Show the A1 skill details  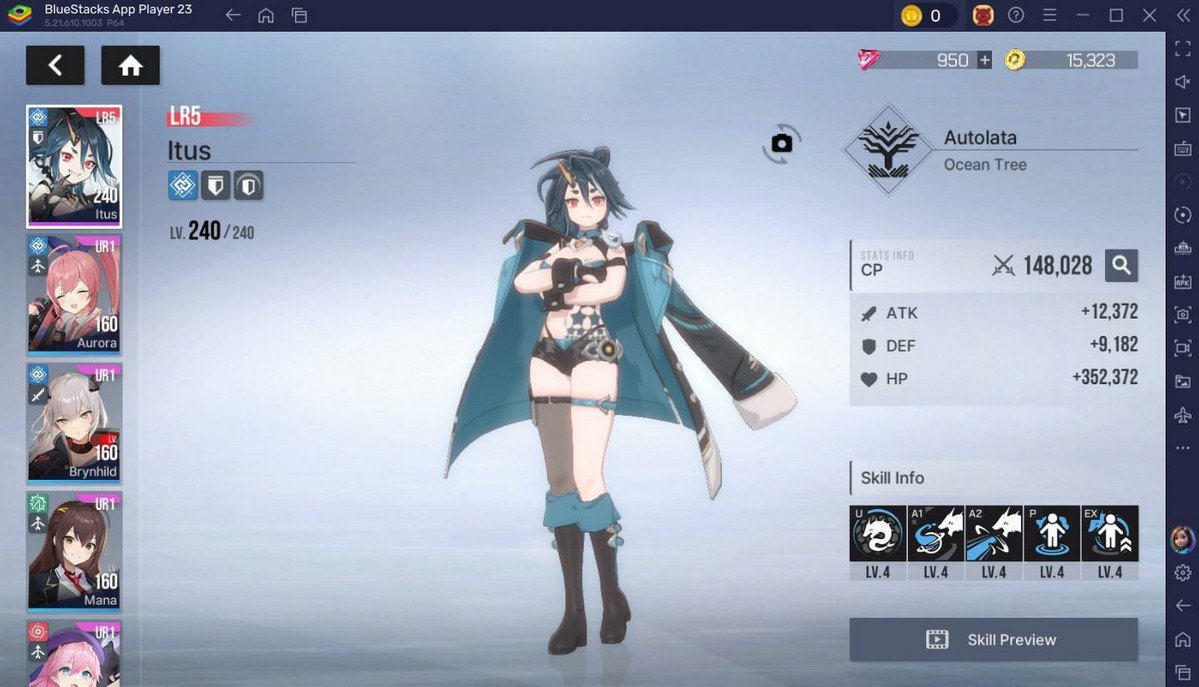tap(935, 533)
